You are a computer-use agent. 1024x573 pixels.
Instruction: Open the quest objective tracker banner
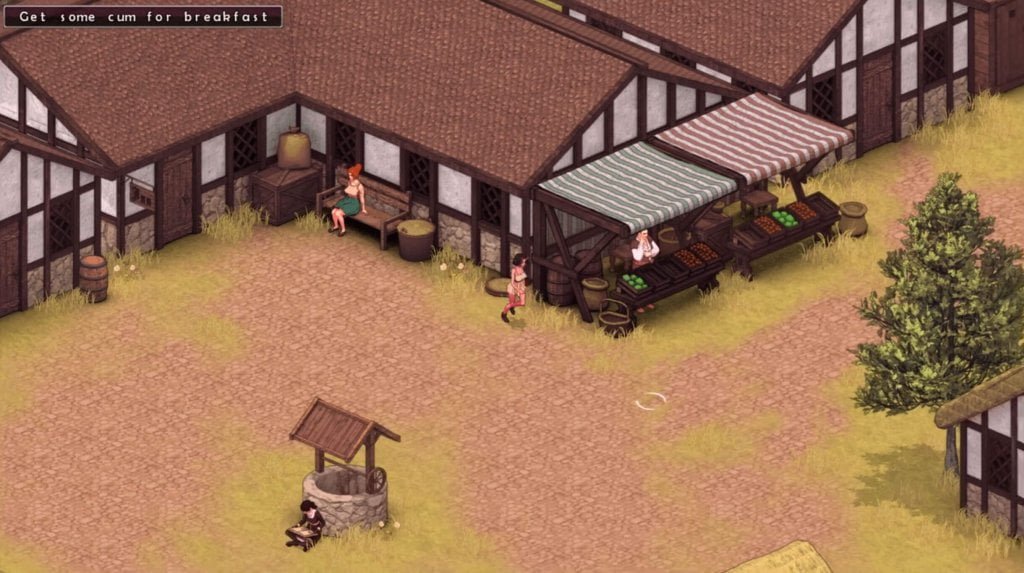point(143,17)
